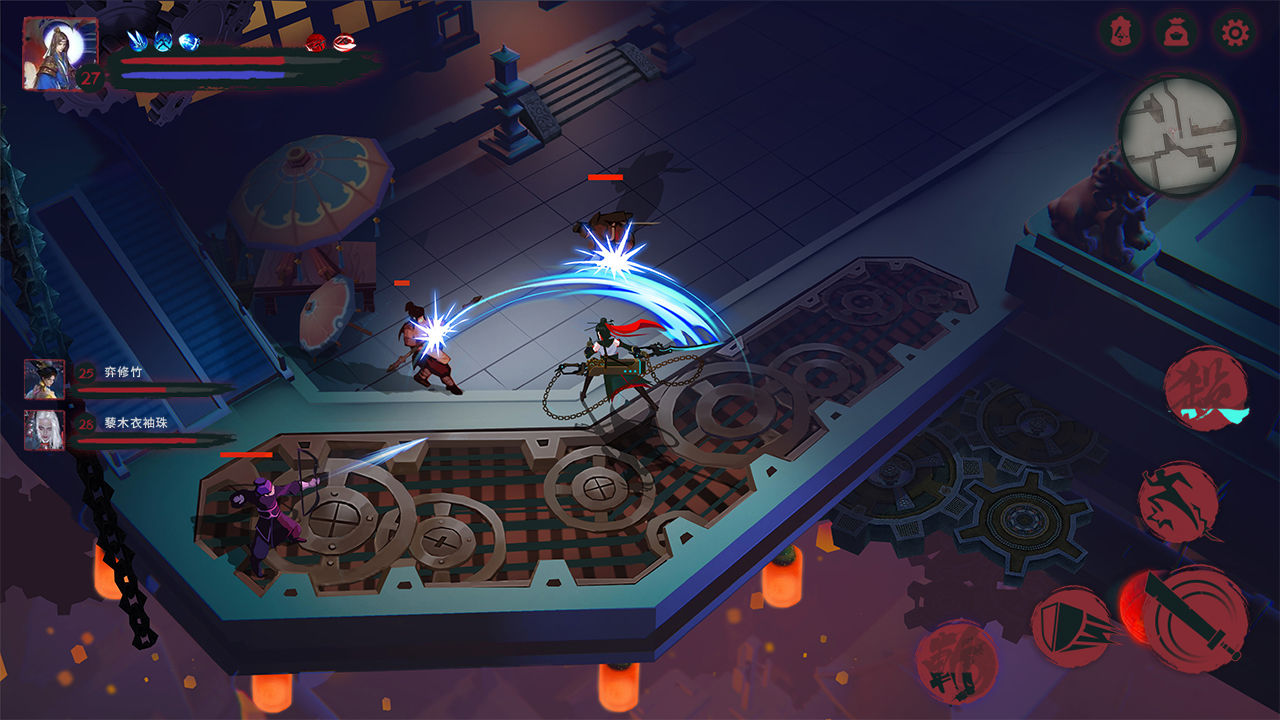
Task: Tap the potion bottle icon showing 4
Action: click(1121, 33)
